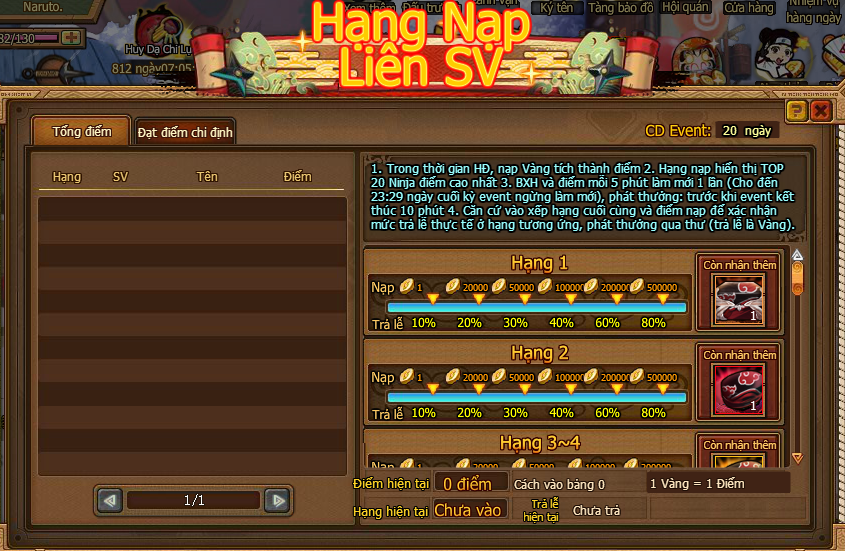
Task: Open the Cửa hàng shop
Action: coord(748,8)
